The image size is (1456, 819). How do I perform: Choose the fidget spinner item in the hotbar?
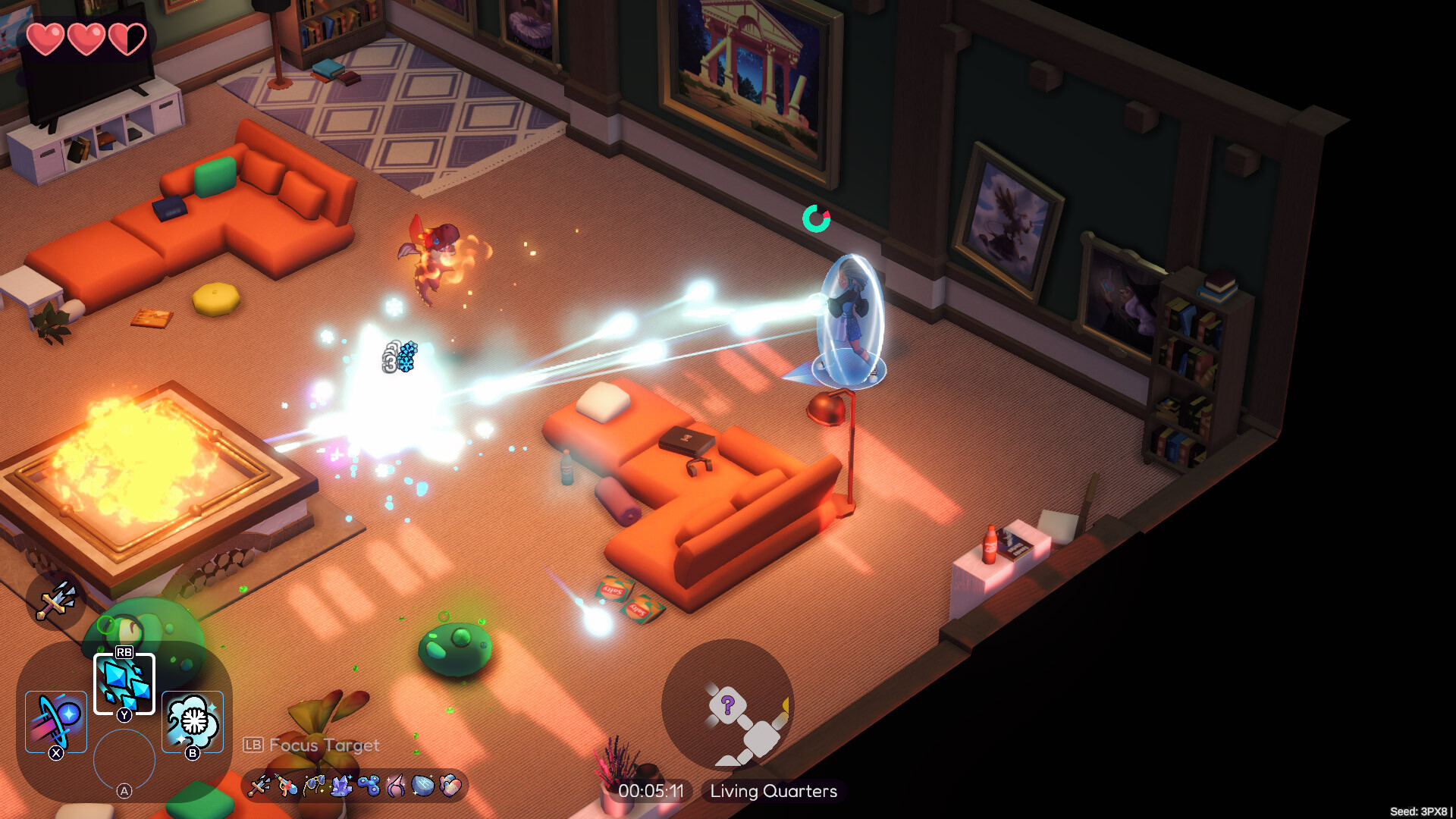click(370, 786)
